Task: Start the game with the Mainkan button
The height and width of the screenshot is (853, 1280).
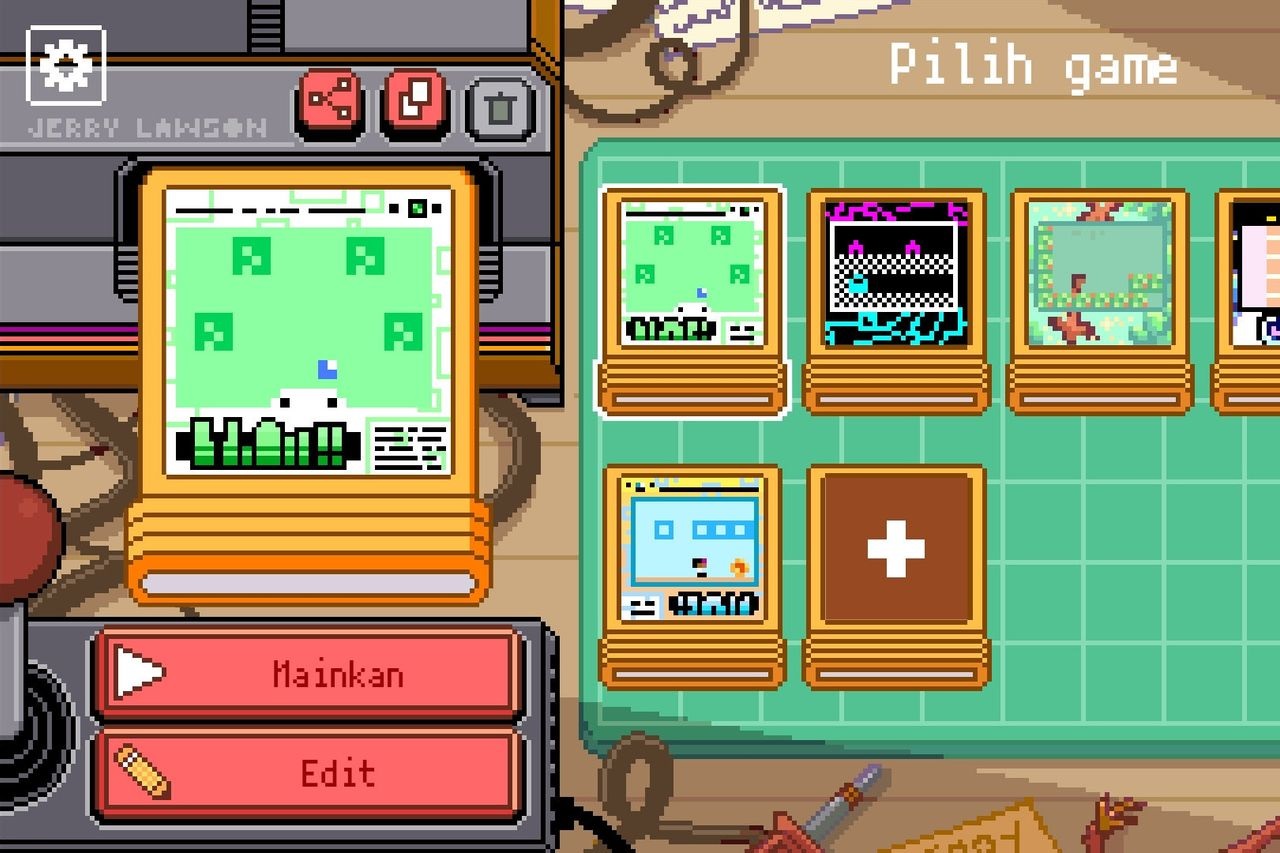Action: [x=308, y=674]
